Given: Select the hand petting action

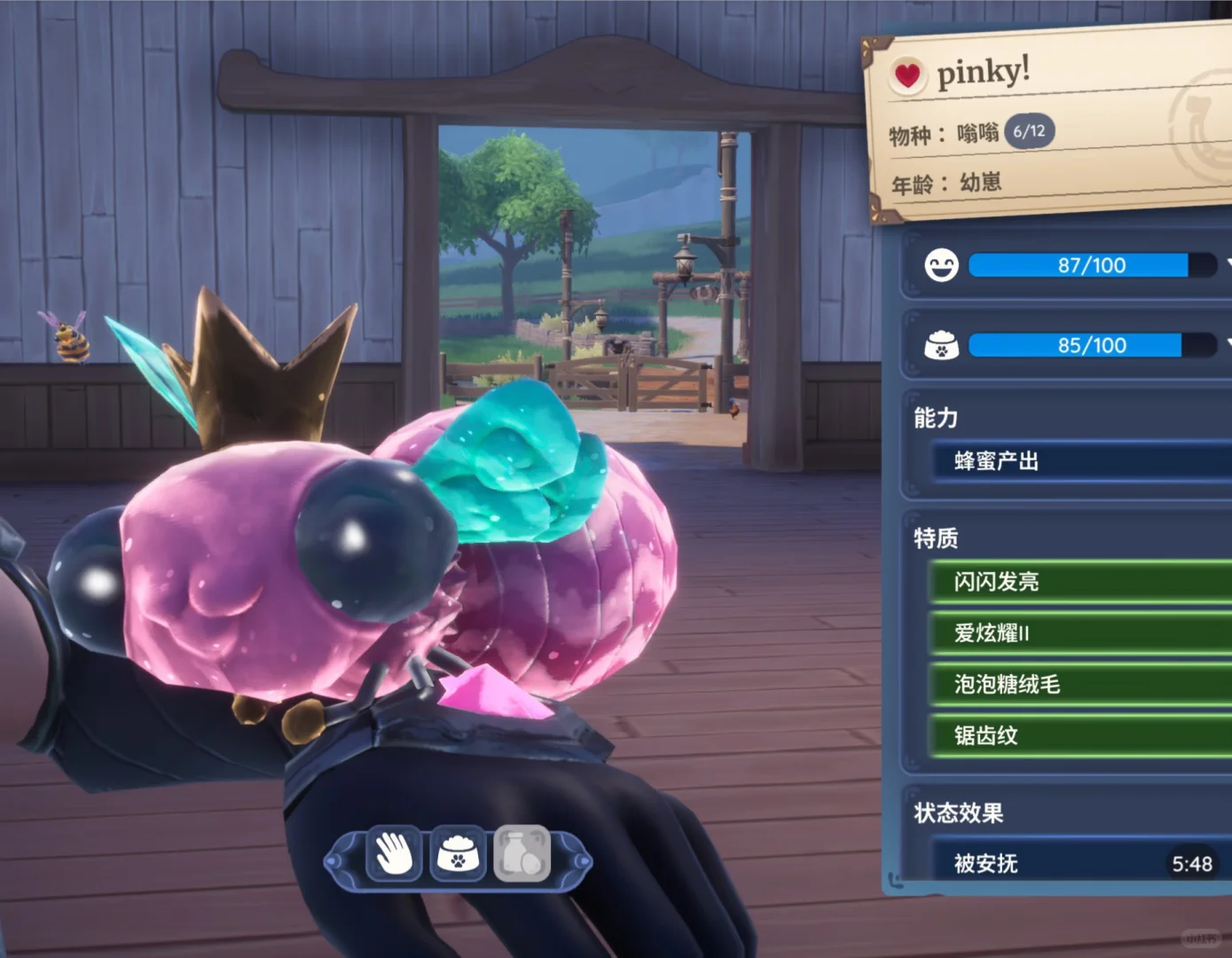Looking at the screenshot, I should (x=394, y=855).
